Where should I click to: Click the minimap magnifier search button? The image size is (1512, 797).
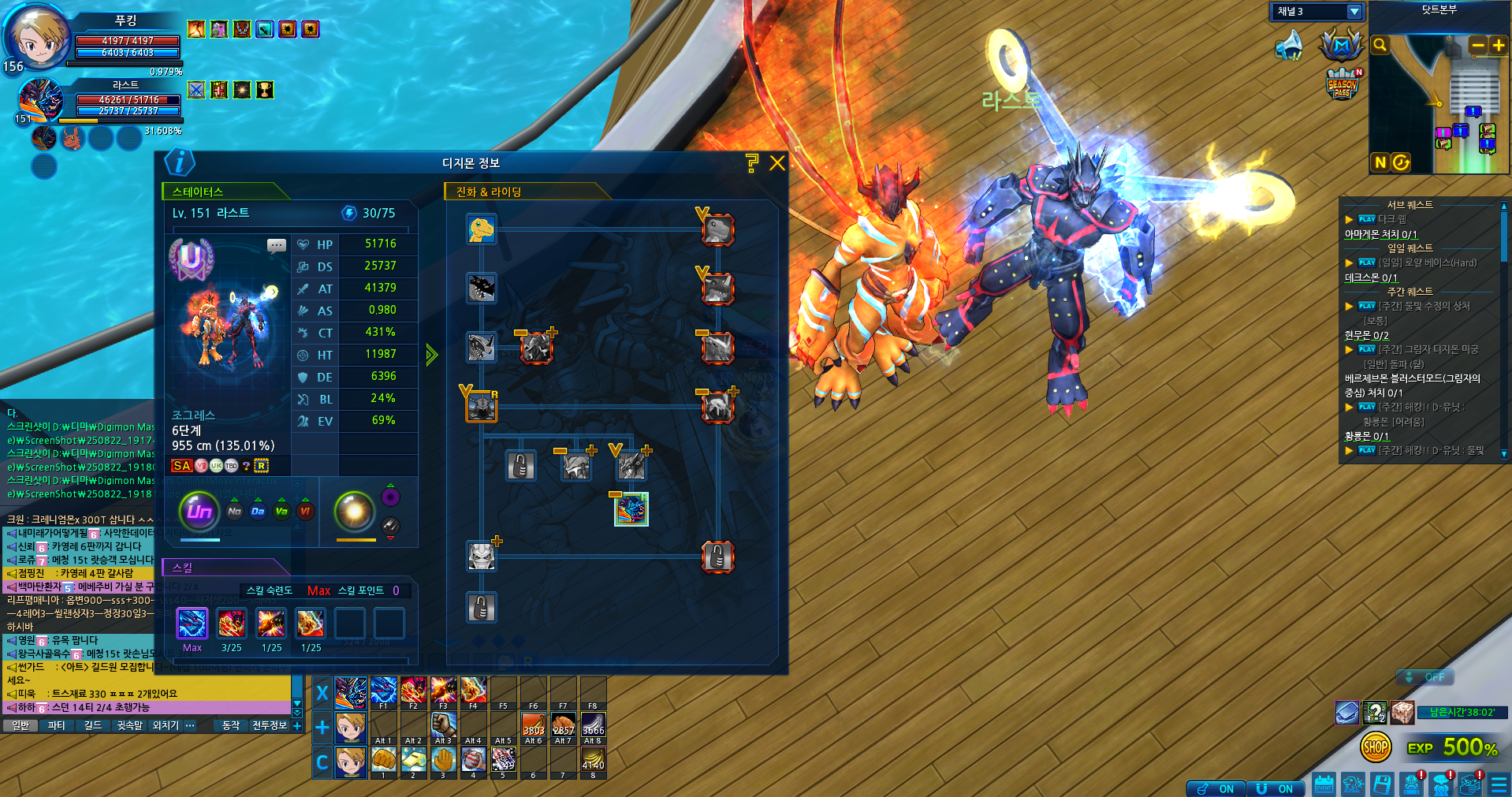point(1380,46)
